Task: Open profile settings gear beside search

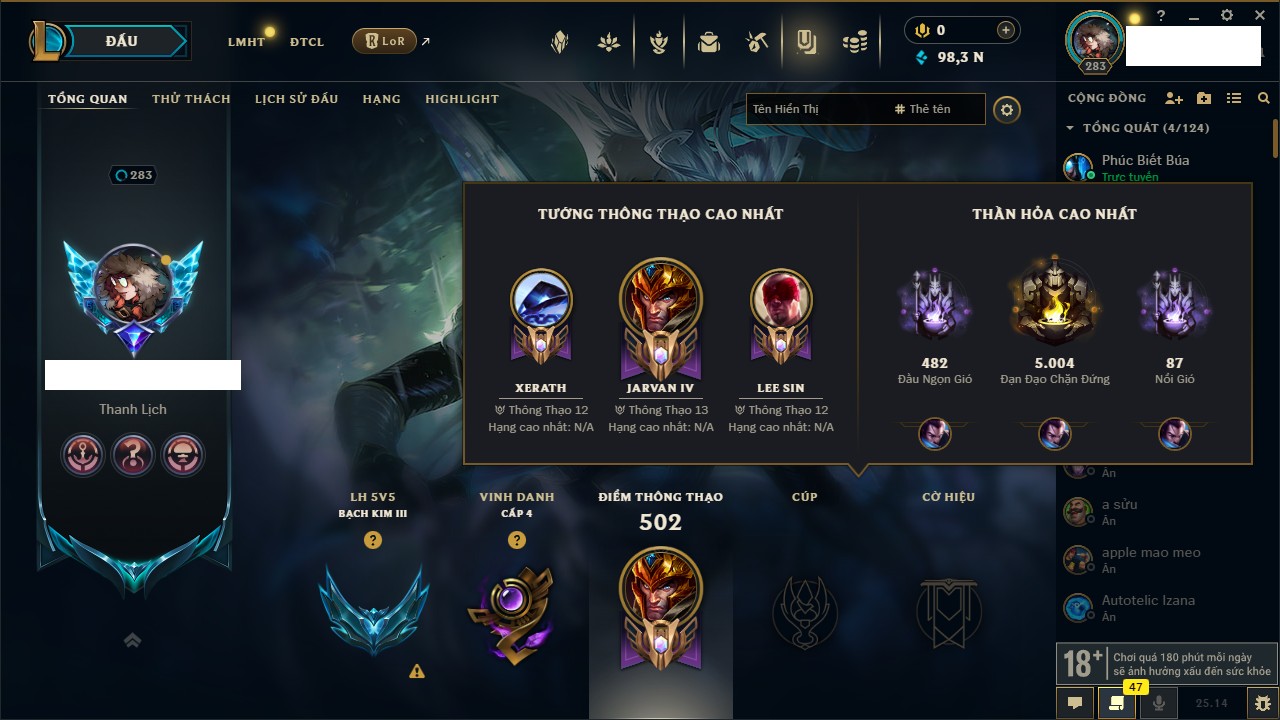Action: (x=1007, y=109)
